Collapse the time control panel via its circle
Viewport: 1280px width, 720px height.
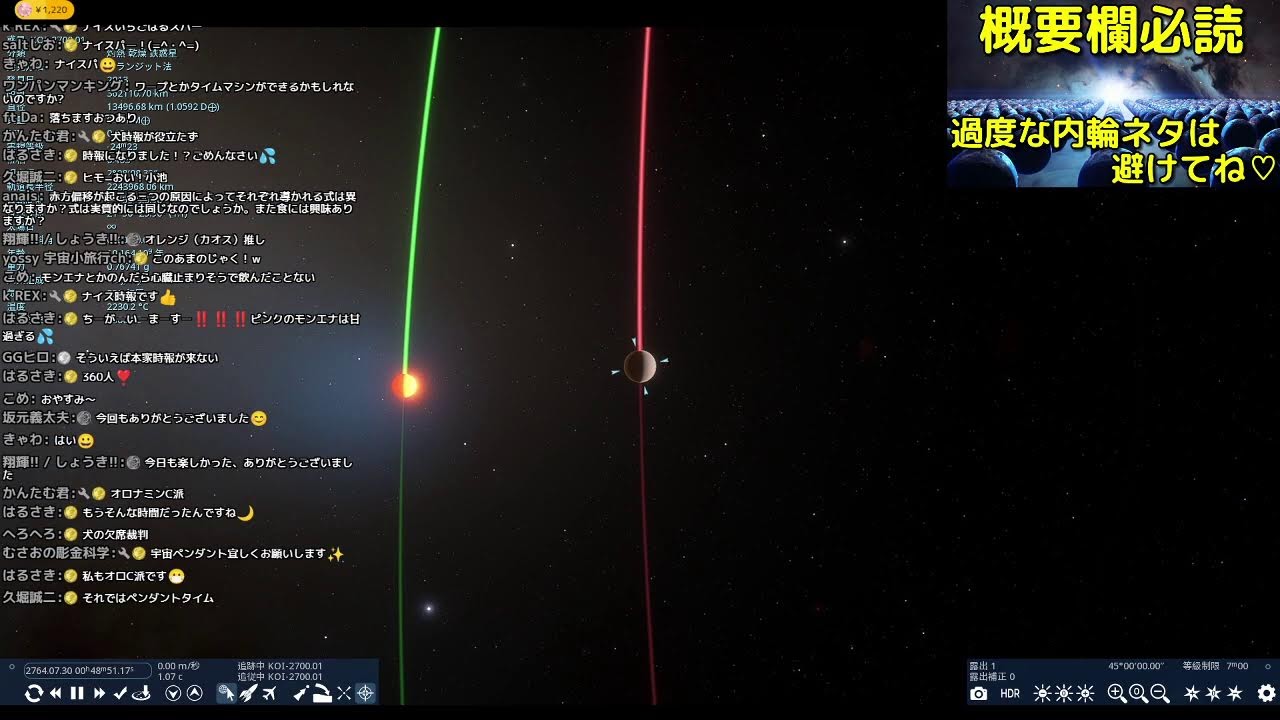(11, 666)
